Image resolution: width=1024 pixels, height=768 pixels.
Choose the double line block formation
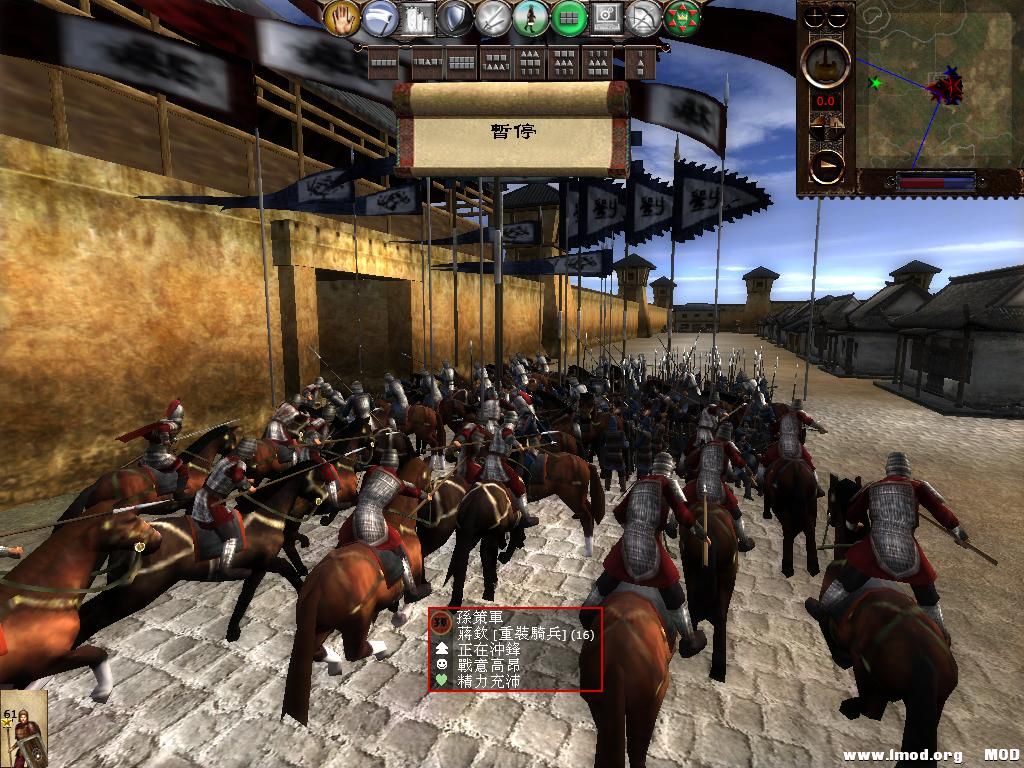(460, 63)
